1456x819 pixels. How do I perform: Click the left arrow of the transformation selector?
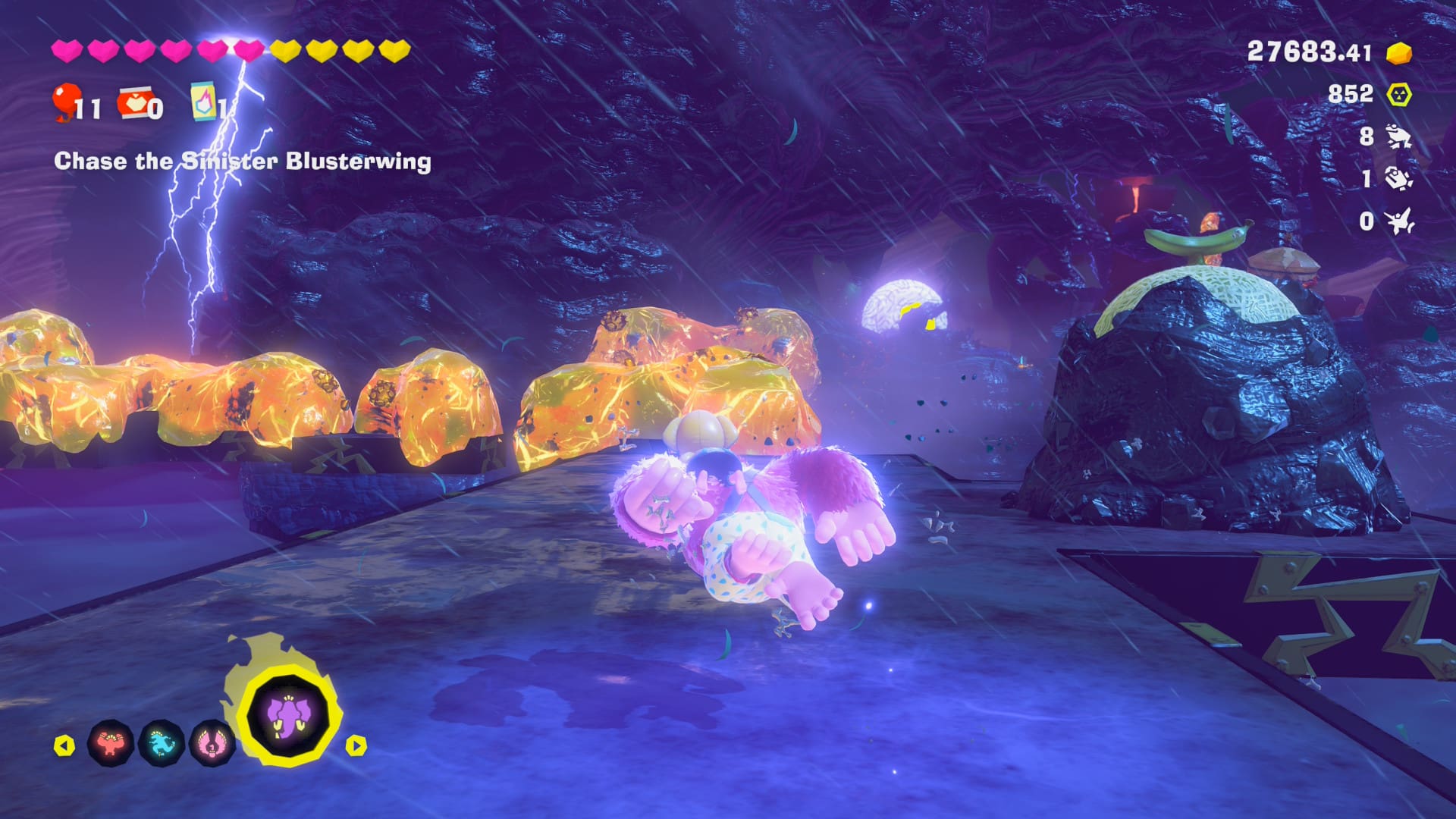64,745
